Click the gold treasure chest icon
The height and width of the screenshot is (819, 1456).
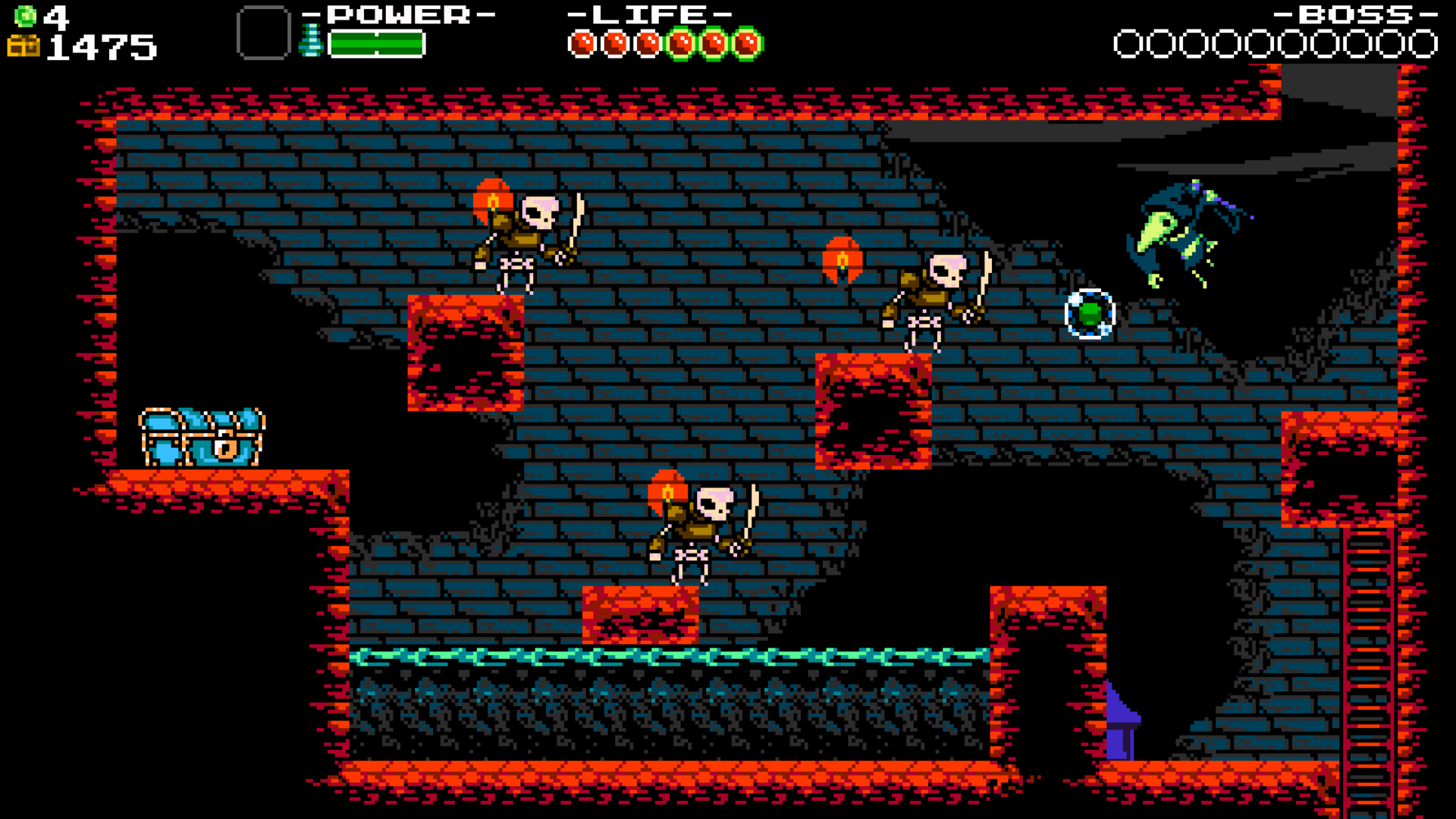click(23, 46)
